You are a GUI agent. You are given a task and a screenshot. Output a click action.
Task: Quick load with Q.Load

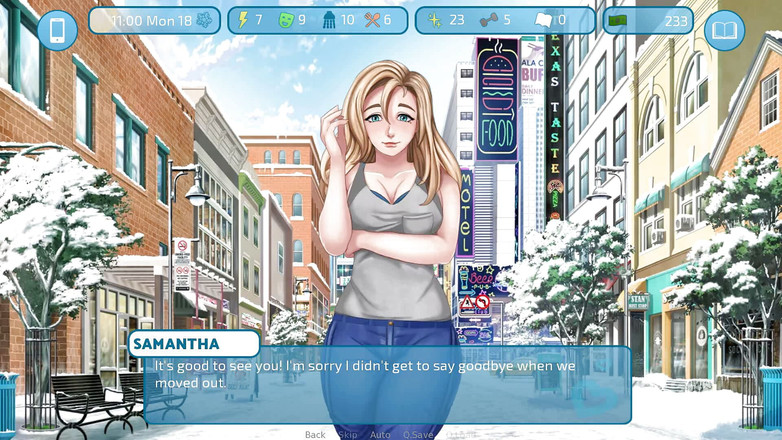tap(461, 435)
